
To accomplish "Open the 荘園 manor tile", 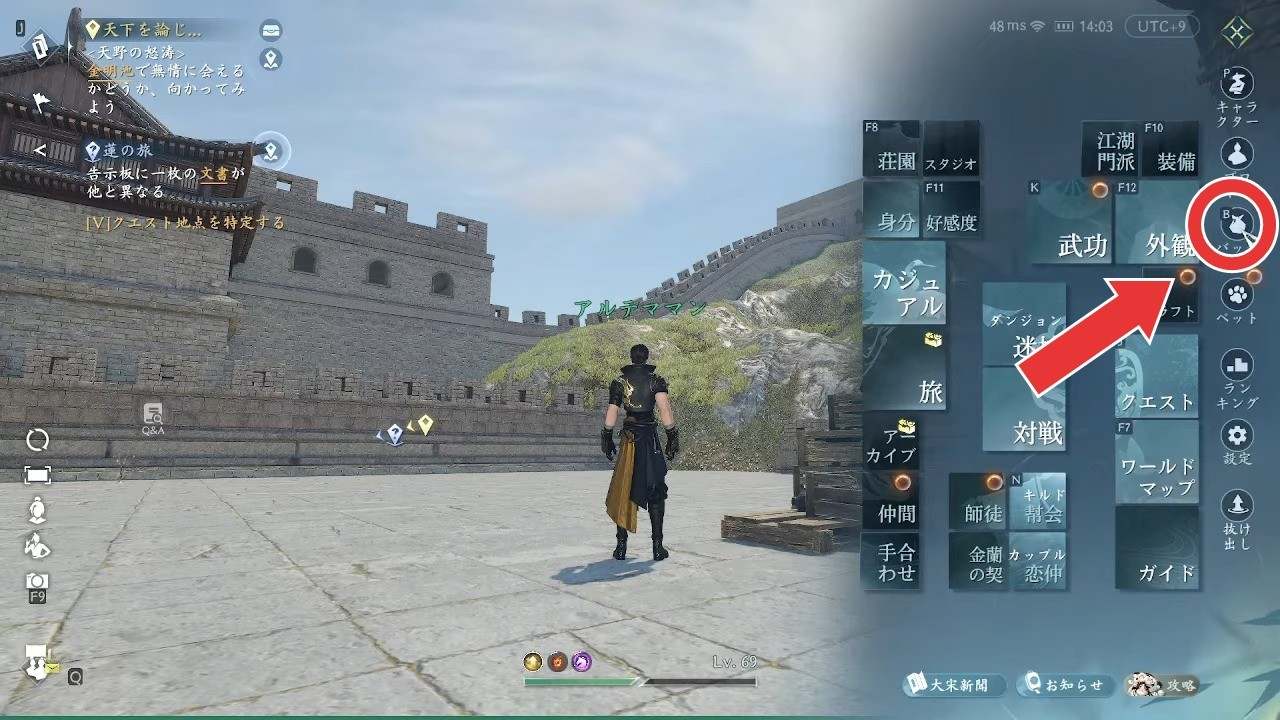I will point(890,150).
